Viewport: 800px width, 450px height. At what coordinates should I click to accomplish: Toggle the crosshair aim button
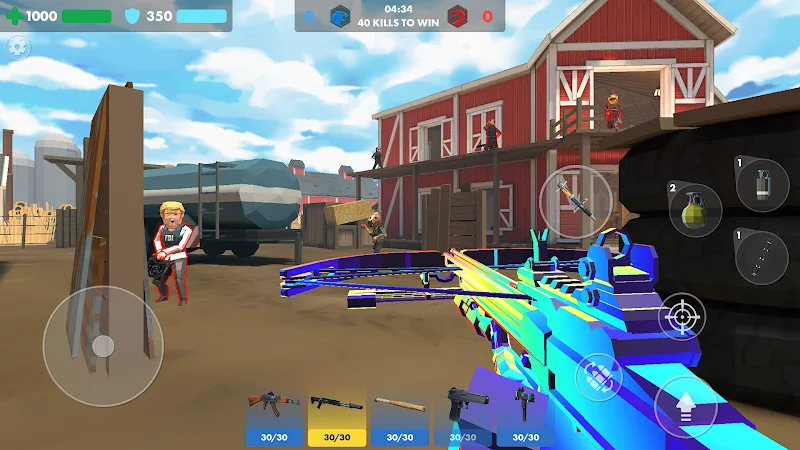click(x=683, y=318)
